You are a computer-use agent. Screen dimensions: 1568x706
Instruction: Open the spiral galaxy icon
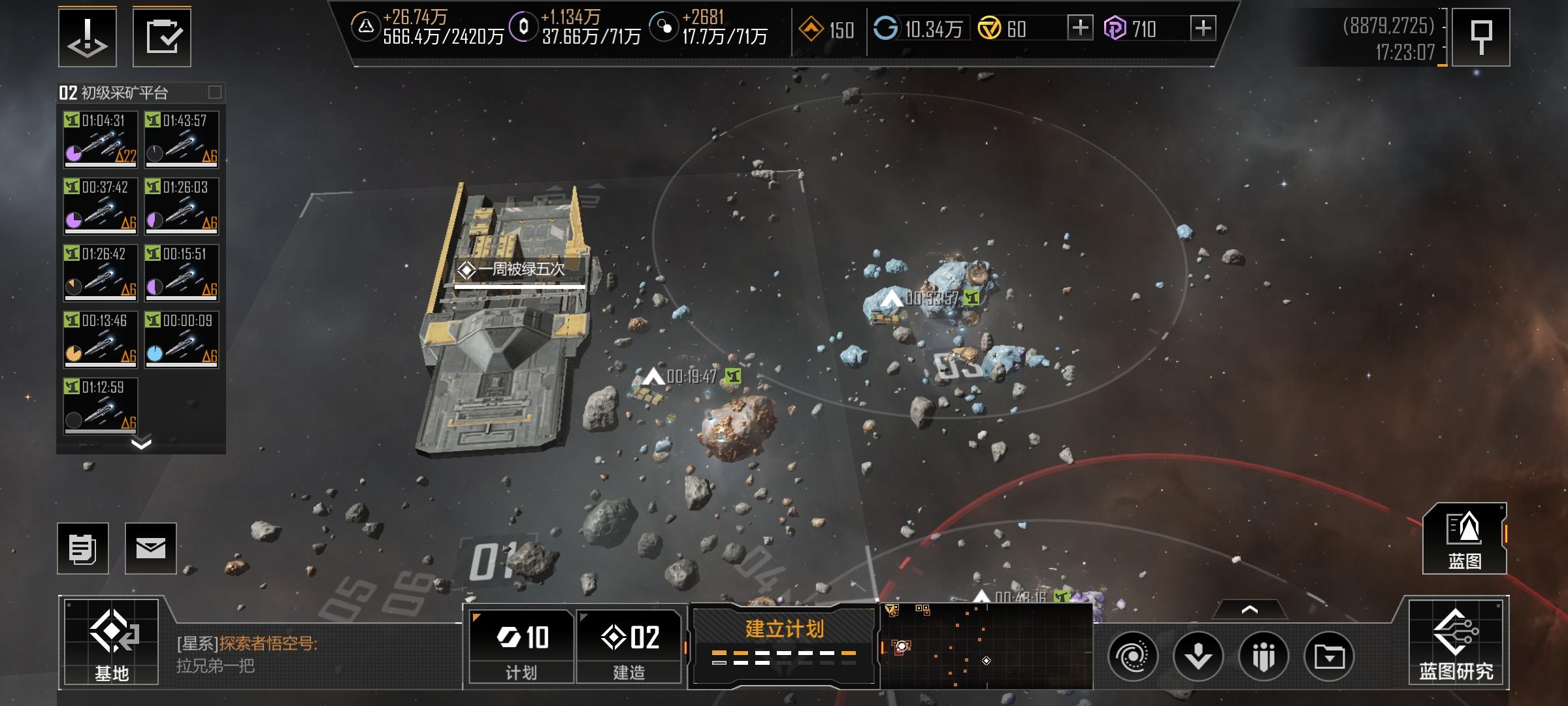1133,656
